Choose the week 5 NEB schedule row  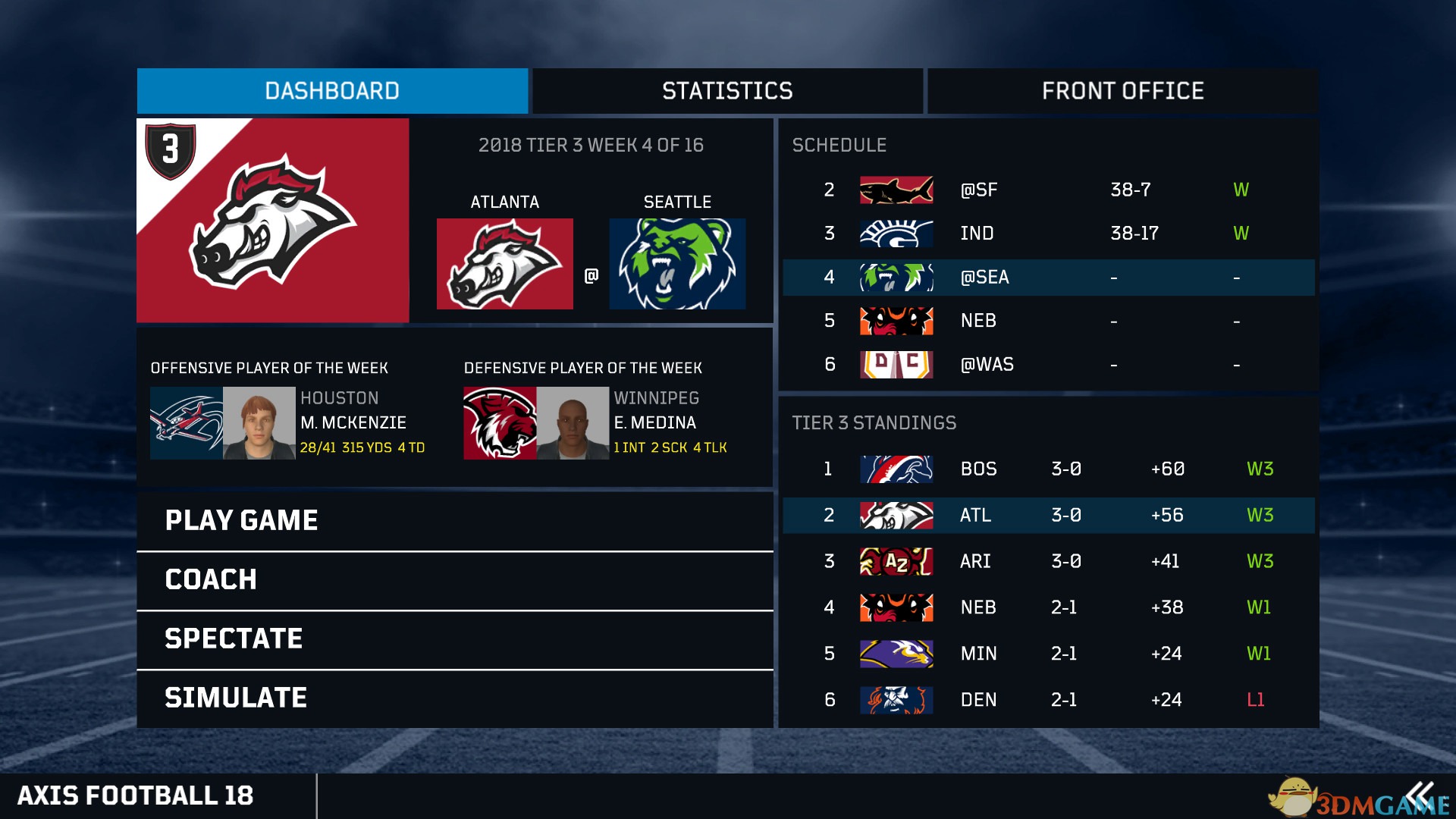(x=1048, y=321)
